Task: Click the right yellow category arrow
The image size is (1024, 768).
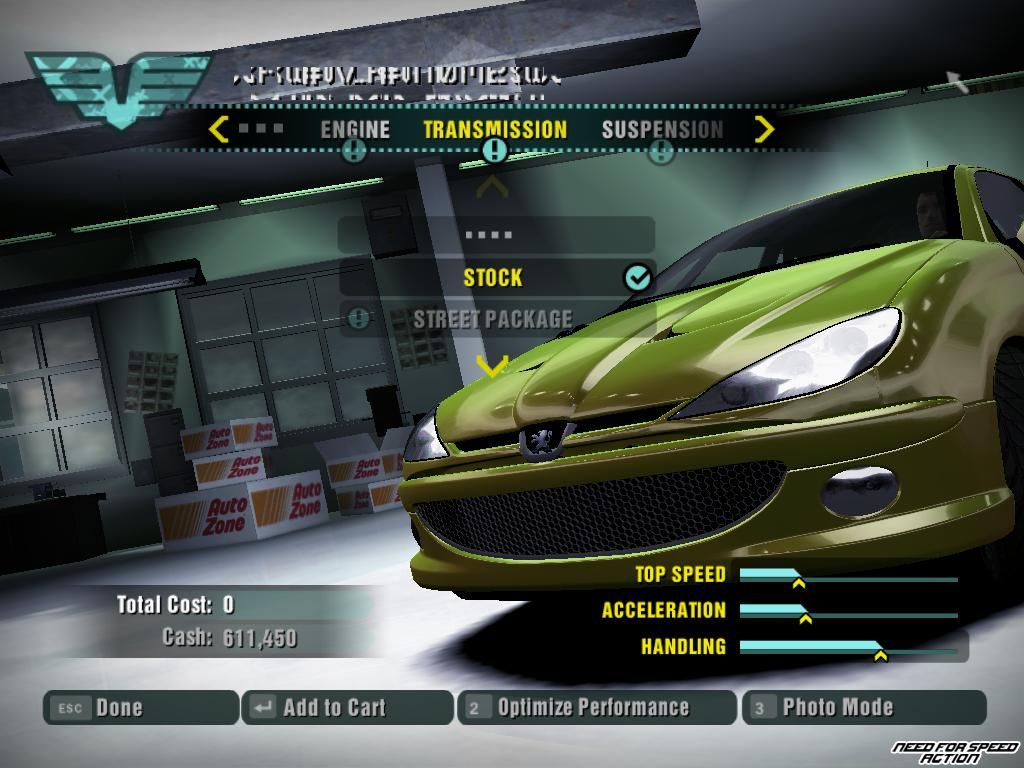Action: tap(764, 129)
